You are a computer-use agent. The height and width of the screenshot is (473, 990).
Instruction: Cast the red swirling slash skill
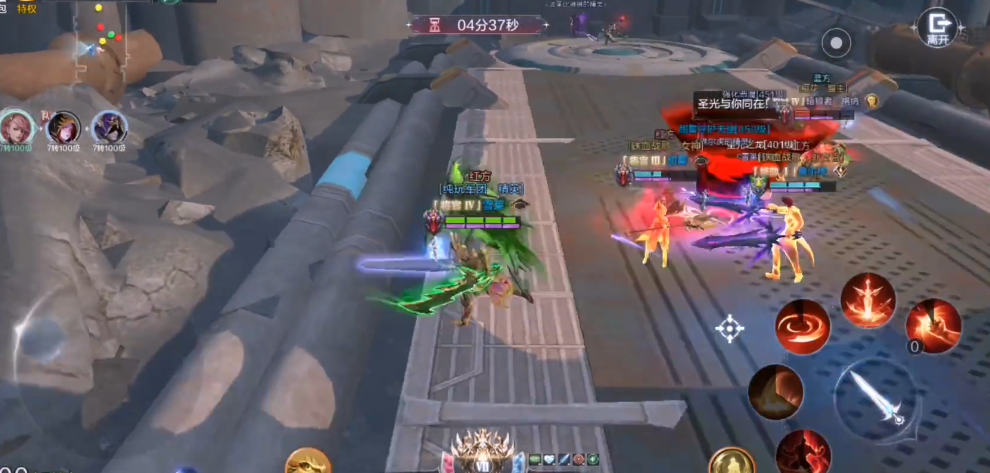(802, 326)
